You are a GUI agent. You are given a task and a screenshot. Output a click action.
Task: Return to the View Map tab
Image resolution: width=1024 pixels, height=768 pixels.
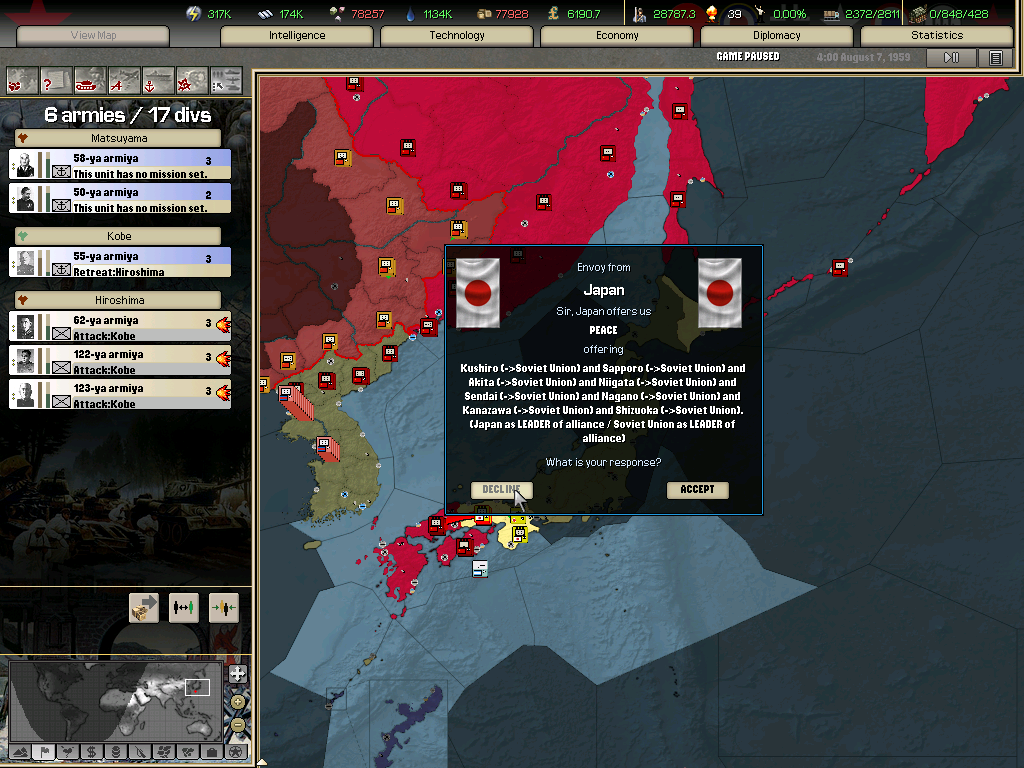click(x=94, y=36)
